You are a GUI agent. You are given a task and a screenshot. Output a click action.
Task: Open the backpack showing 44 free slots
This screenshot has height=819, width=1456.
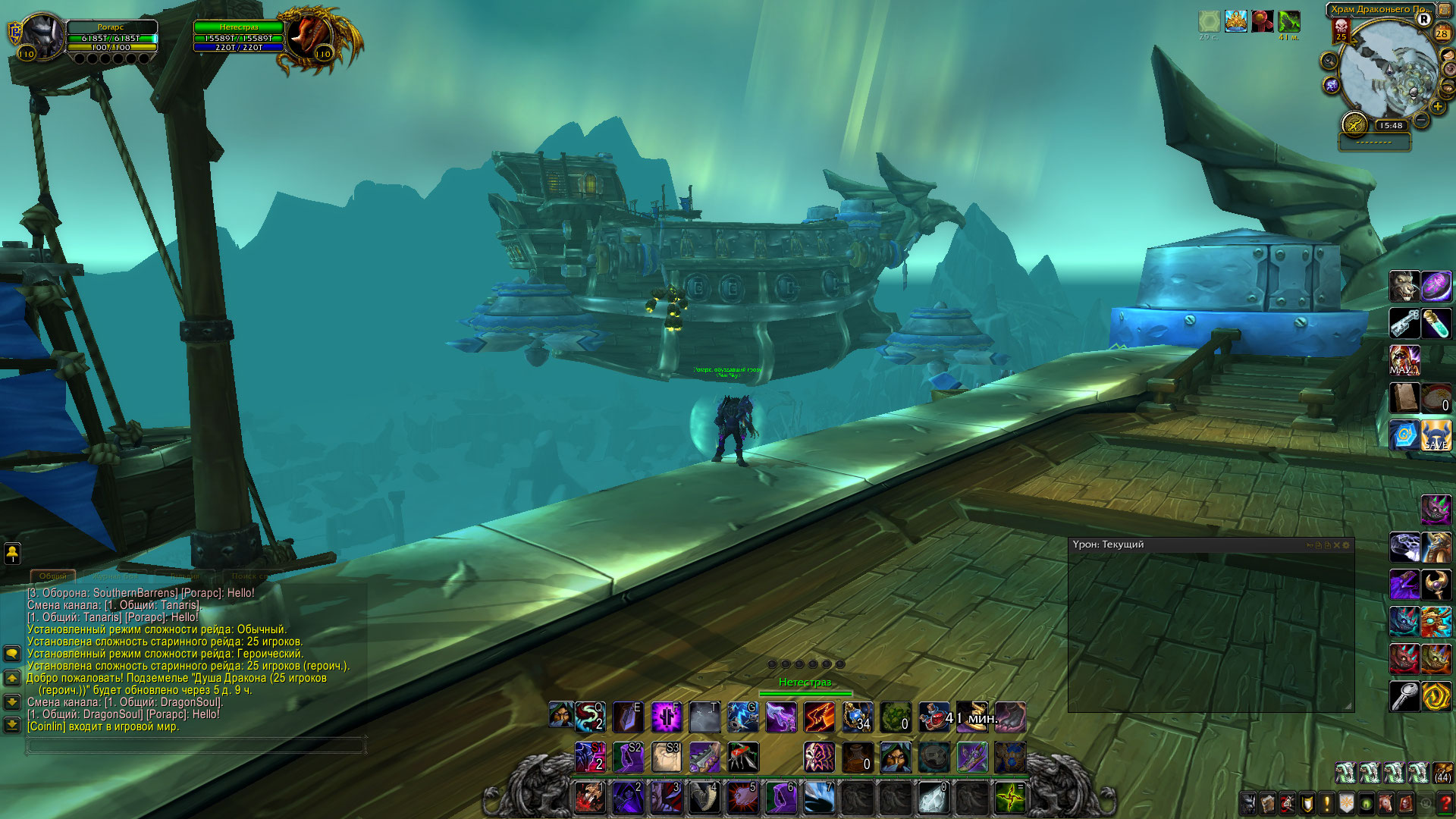tap(1442, 773)
